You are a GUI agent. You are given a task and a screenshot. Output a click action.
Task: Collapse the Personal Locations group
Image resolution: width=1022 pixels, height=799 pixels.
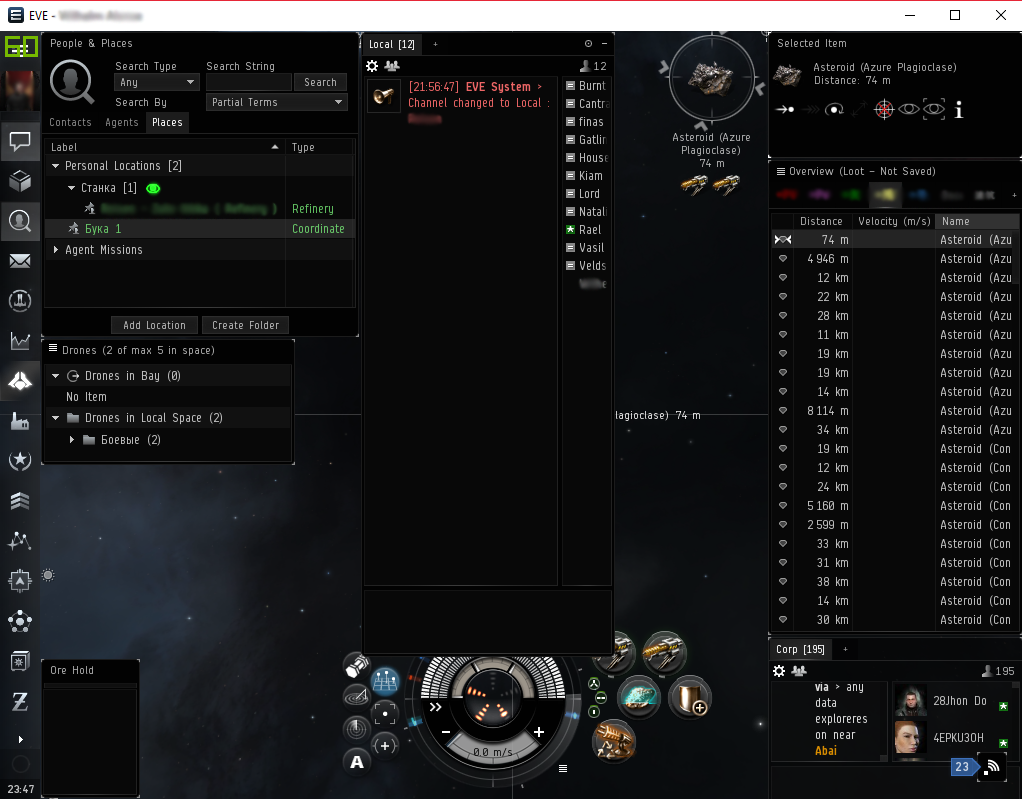(x=57, y=166)
